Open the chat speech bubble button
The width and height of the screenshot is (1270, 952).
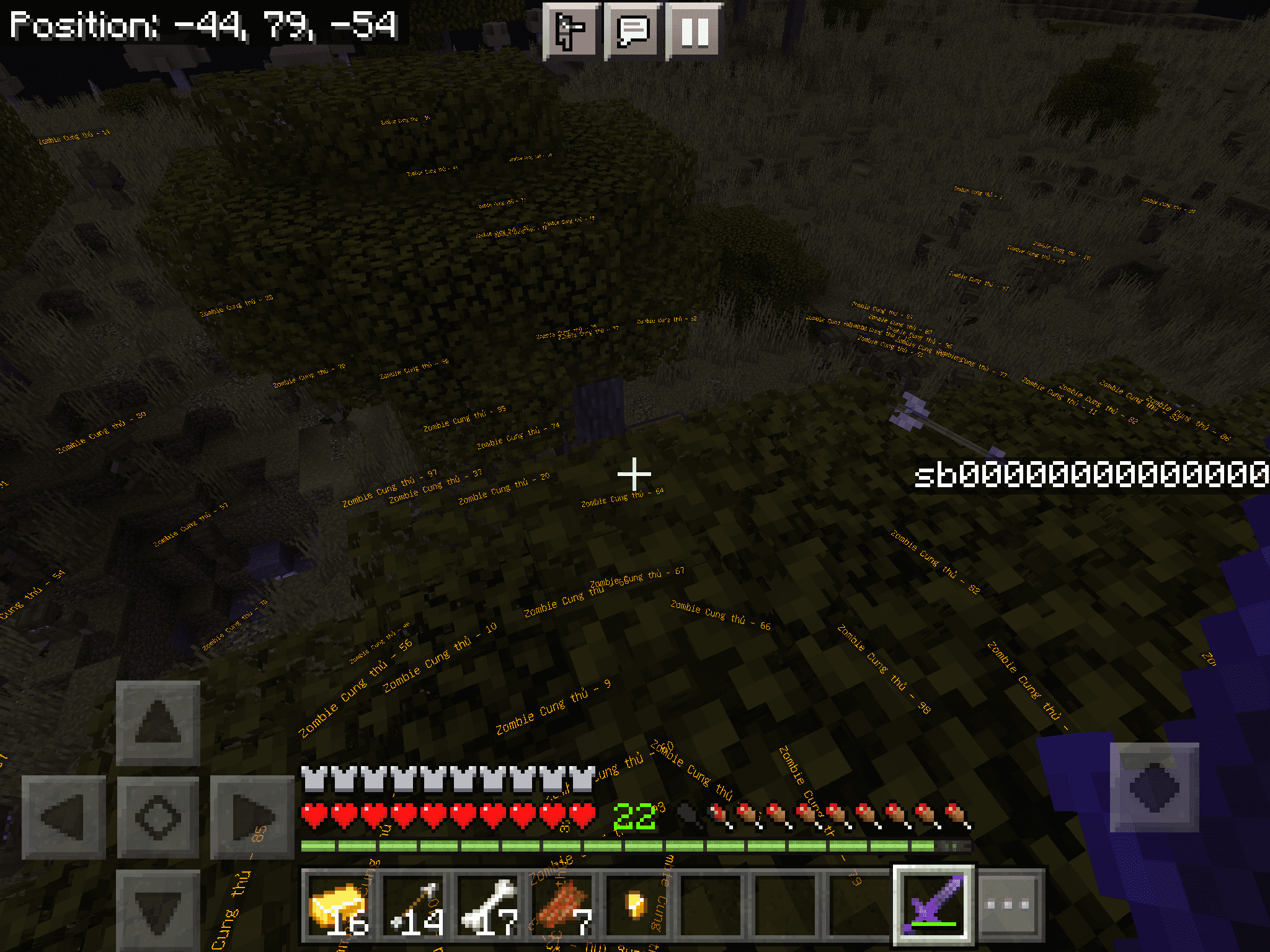coord(633,31)
